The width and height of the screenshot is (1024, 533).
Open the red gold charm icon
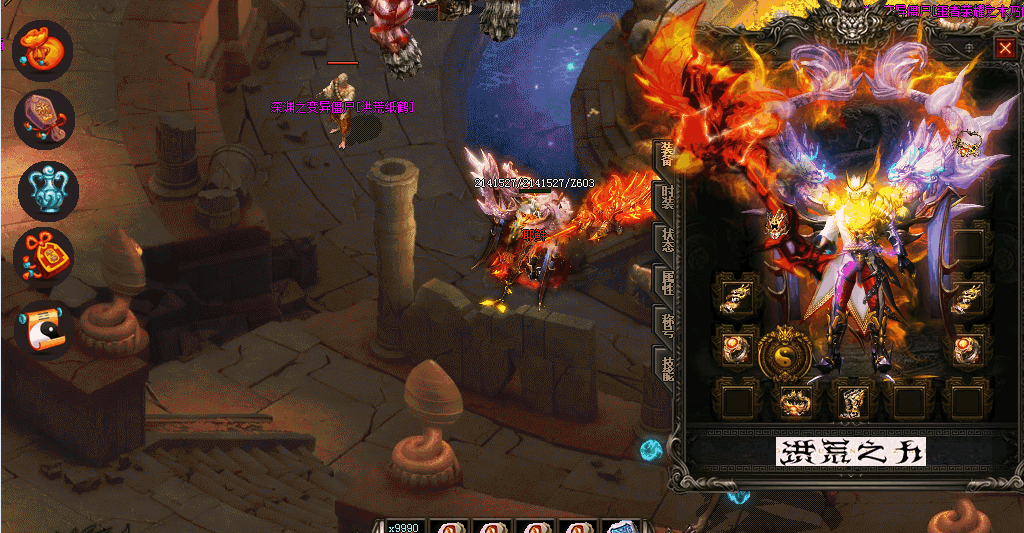click(44, 258)
